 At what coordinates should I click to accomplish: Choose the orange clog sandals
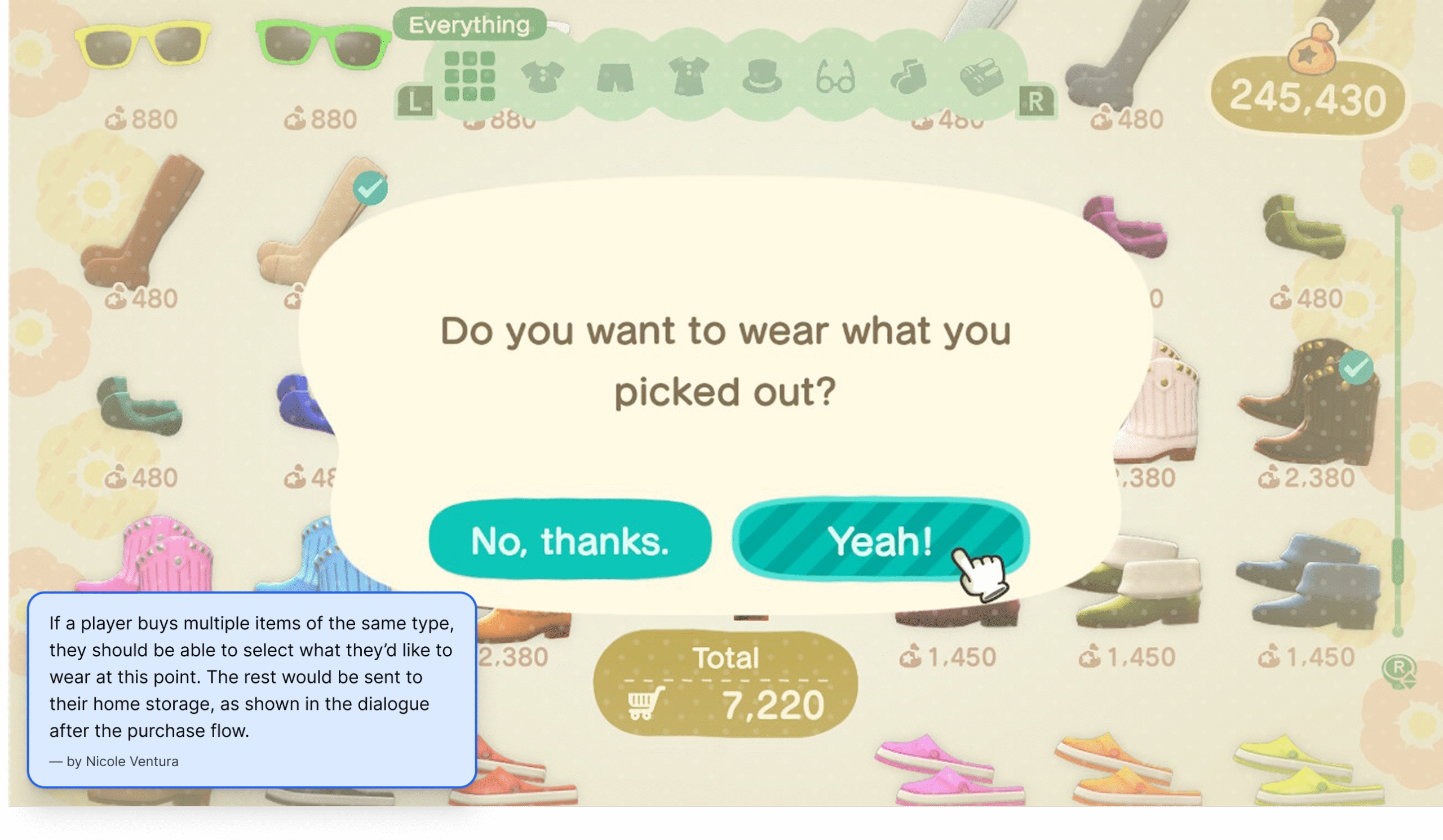coord(1128,770)
